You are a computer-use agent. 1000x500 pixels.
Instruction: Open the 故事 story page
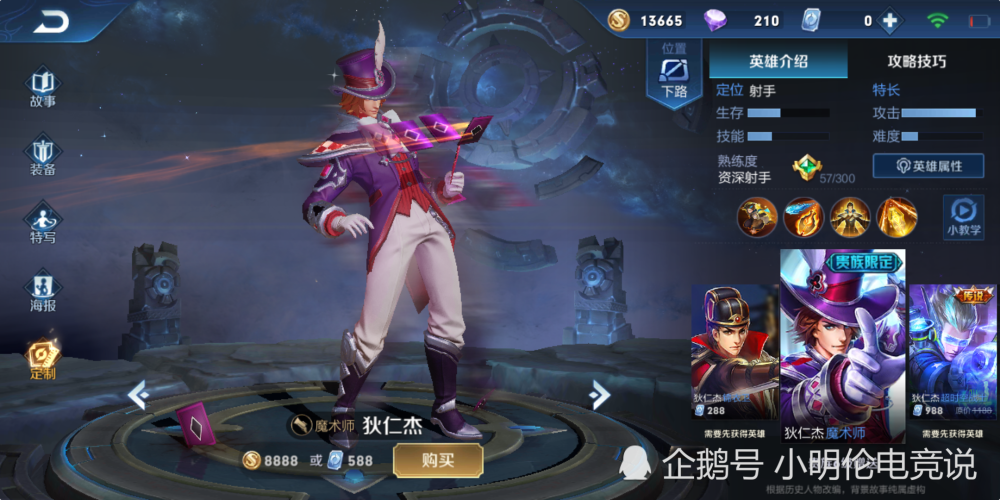[x=42, y=87]
